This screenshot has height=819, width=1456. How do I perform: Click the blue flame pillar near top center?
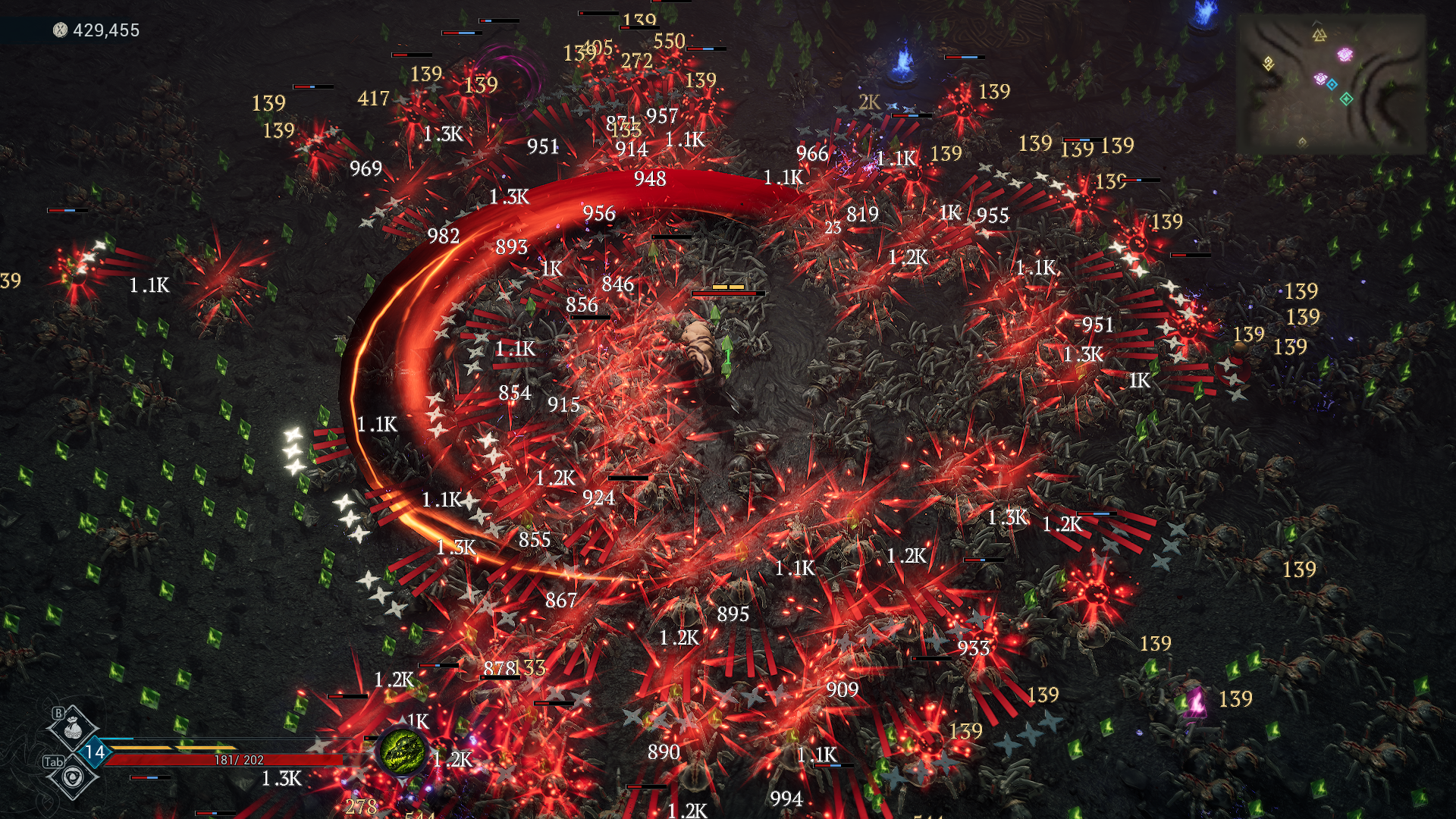902,61
